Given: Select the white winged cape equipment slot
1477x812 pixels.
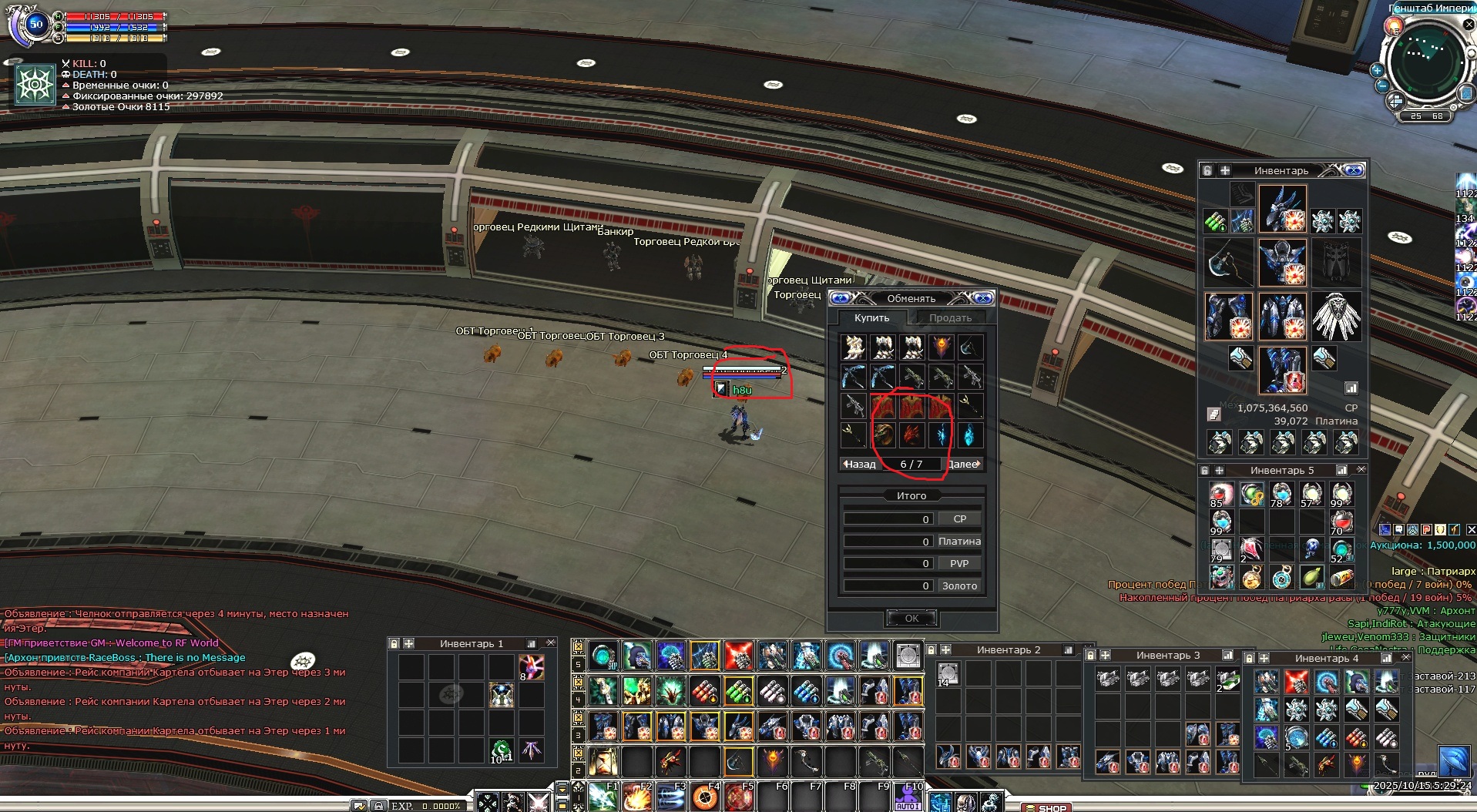Looking at the screenshot, I should (1336, 316).
